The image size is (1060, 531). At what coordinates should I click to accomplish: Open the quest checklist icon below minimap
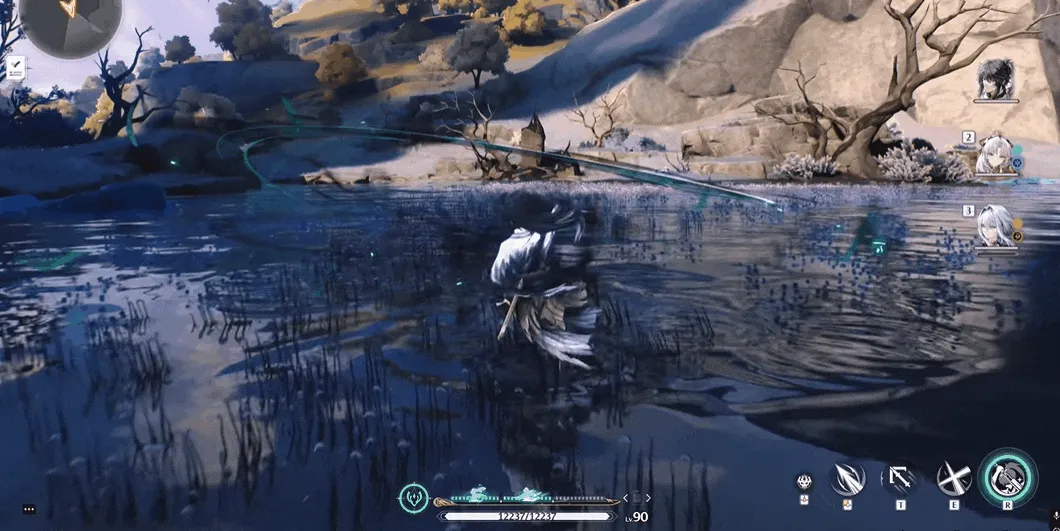(x=16, y=69)
